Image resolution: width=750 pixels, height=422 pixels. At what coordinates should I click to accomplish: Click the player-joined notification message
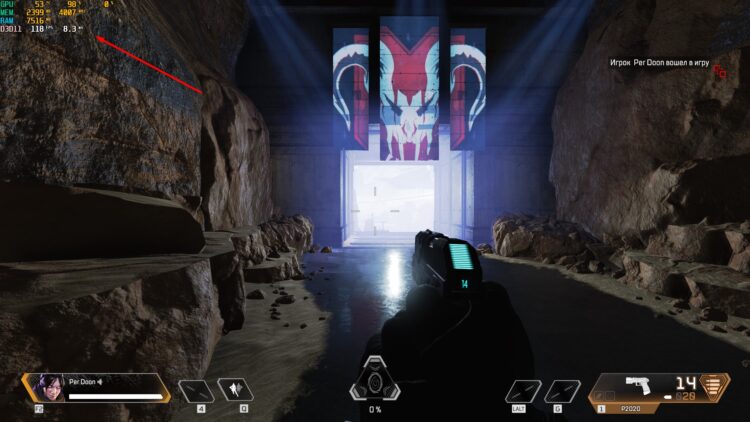(x=659, y=63)
